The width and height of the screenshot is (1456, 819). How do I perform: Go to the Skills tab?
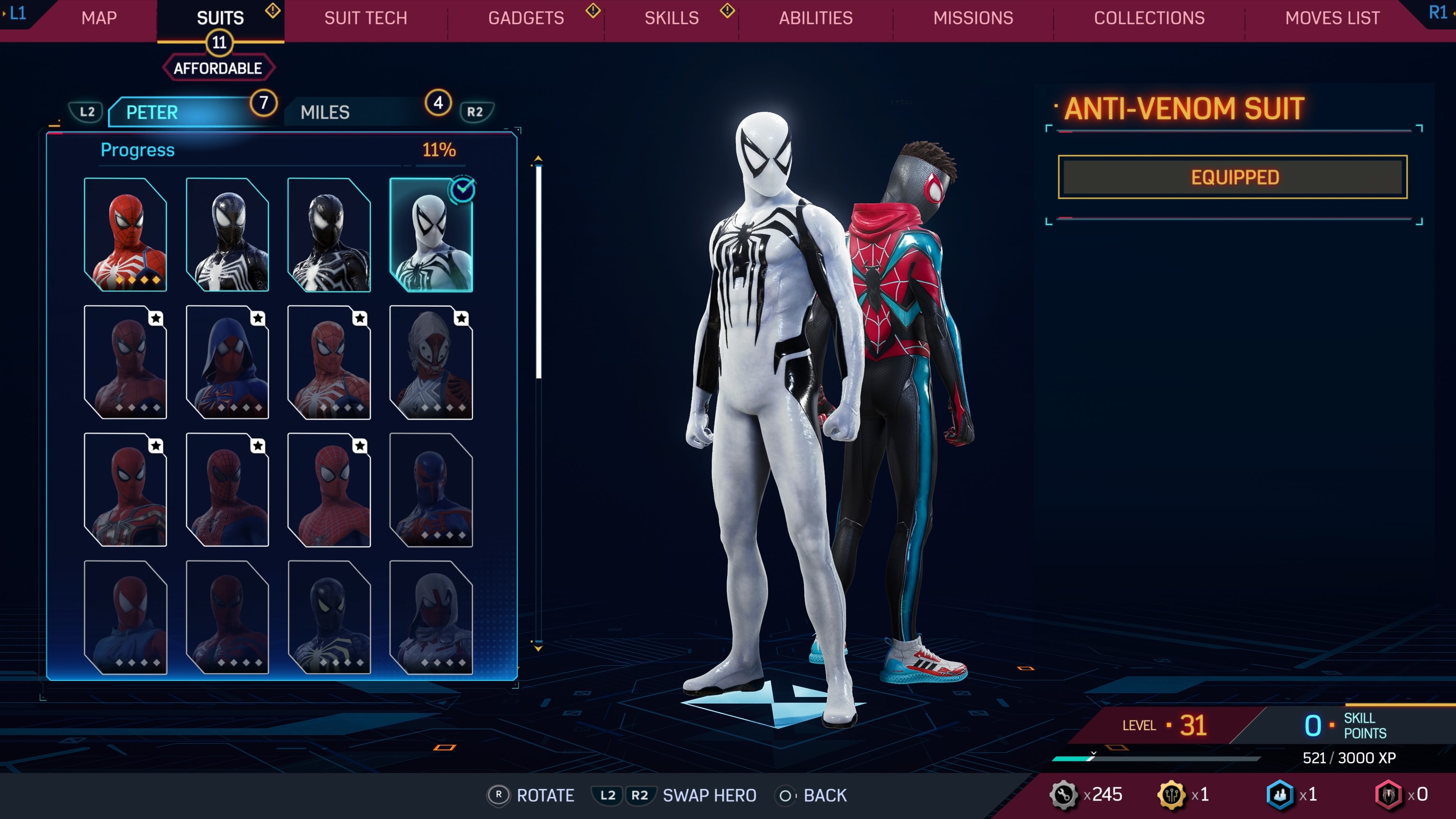click(x=672, y=18)
